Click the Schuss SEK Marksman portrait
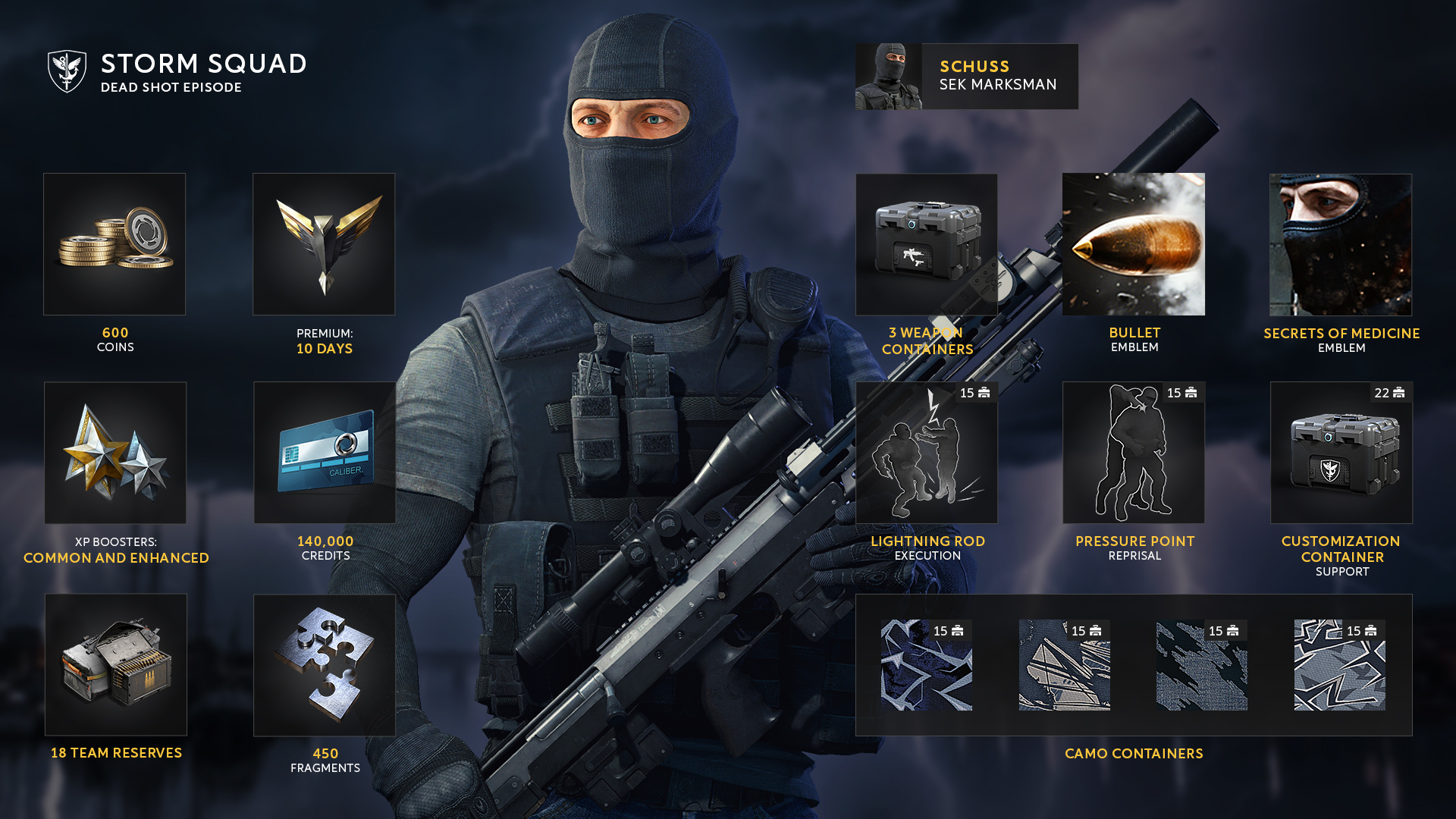The width and height of the screenshot is (1456, 819). (x=889, y=77)
